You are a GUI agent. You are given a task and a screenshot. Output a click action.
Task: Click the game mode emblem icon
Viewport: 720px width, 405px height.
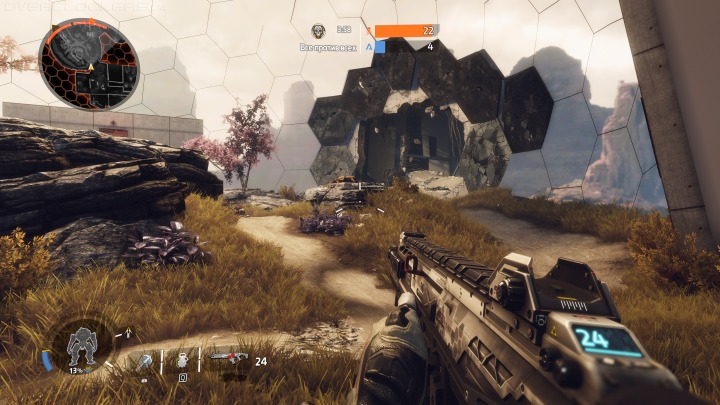tap(318, 32)
